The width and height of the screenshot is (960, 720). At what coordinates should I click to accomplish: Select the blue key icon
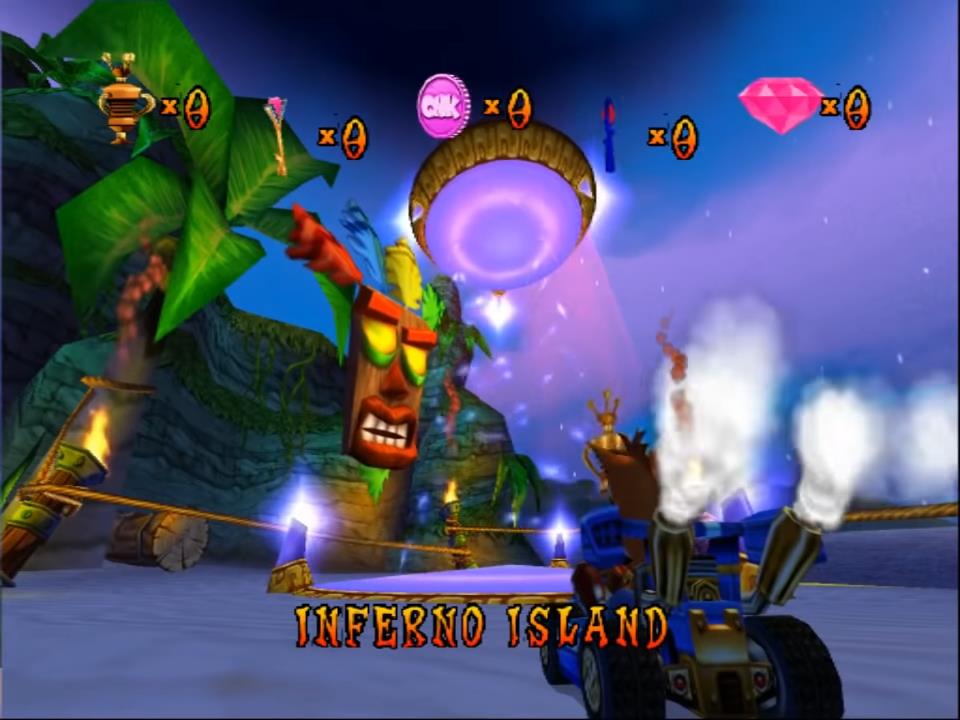[x=608, y=135]
